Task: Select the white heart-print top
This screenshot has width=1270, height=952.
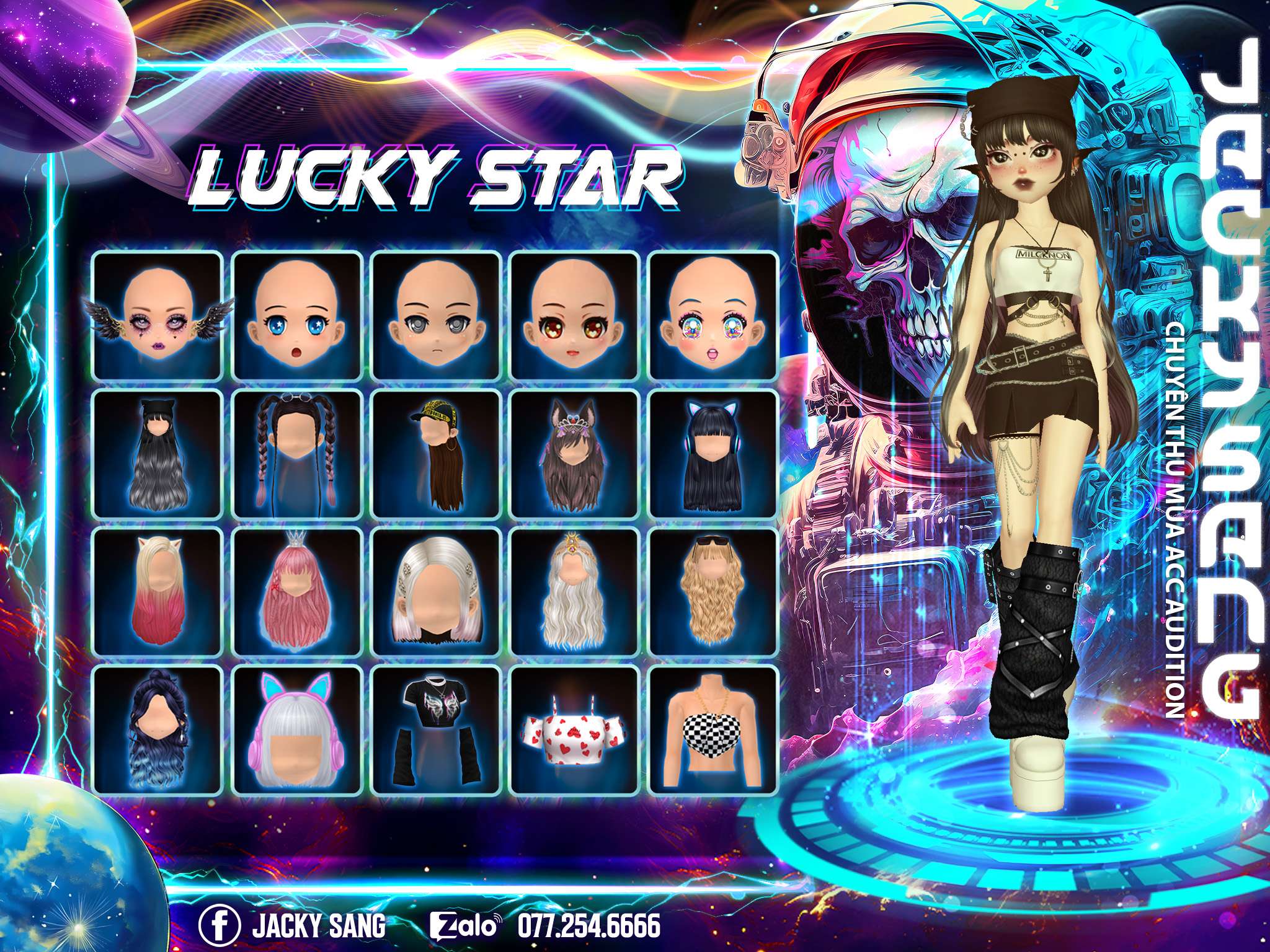Action: click(x=575, y=729)
